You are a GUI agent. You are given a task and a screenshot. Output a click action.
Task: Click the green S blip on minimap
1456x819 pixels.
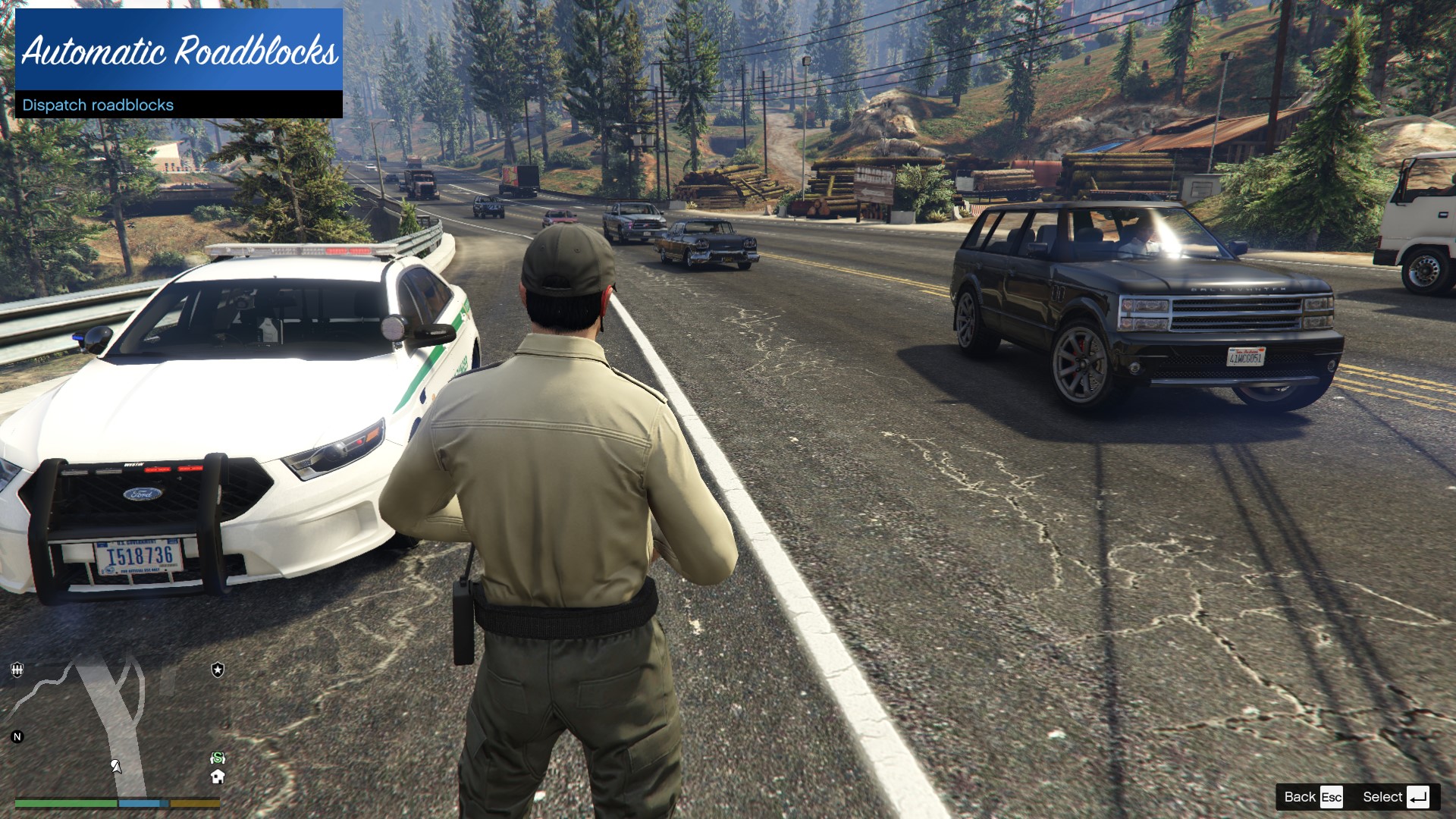pyautogui.click(x=218, y=758)
